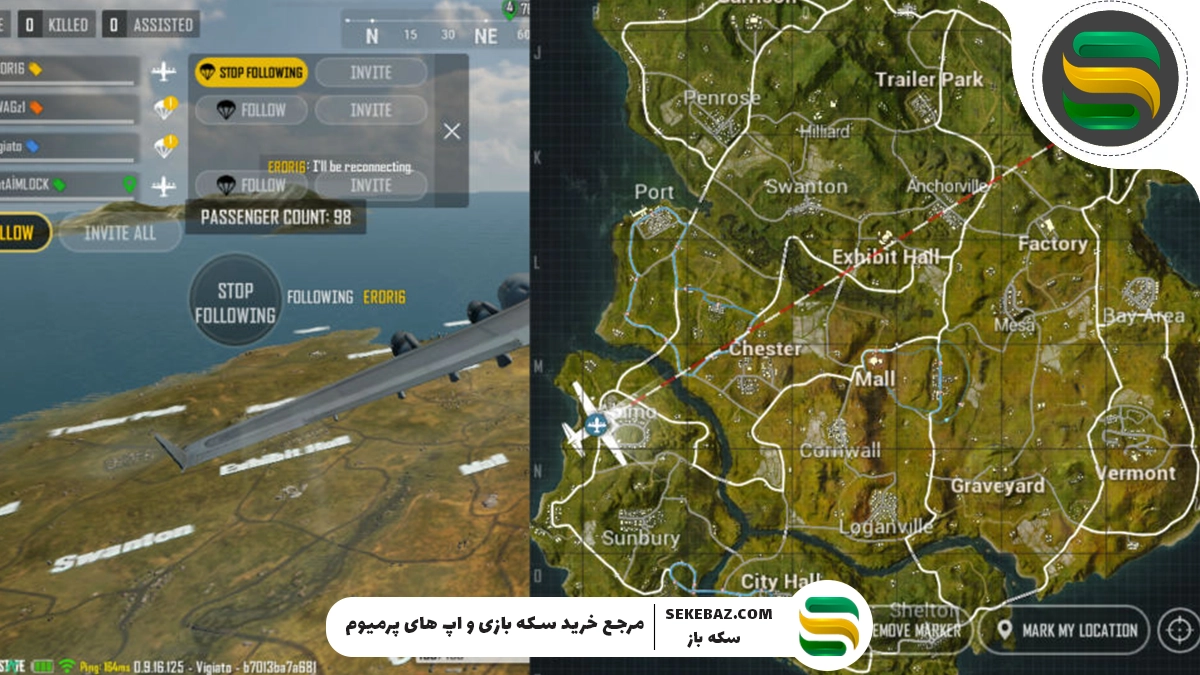Place a marker on Graveyard on the map

click(x=997, y=486)
